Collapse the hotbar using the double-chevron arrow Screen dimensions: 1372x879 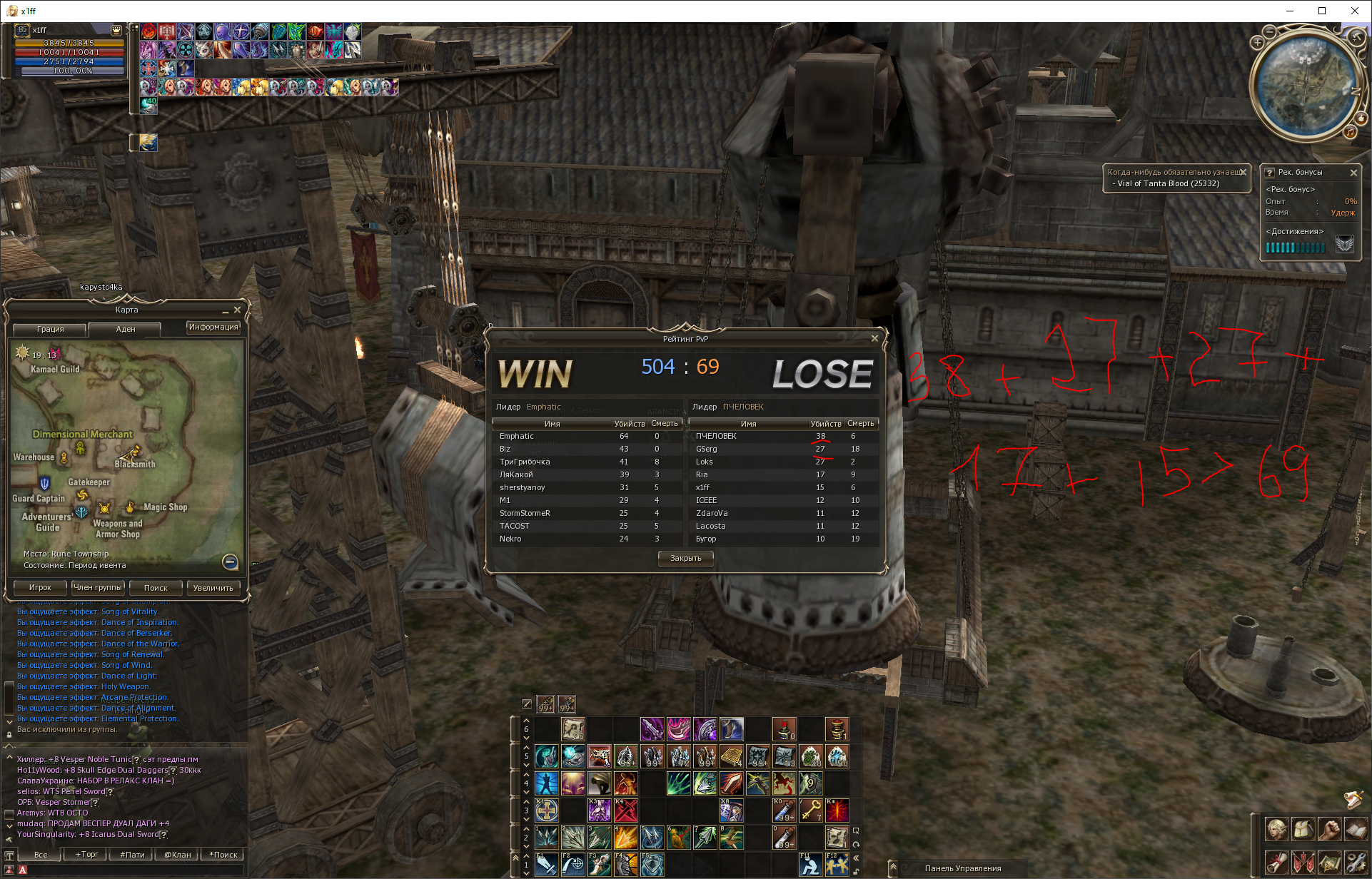[855, 857]
